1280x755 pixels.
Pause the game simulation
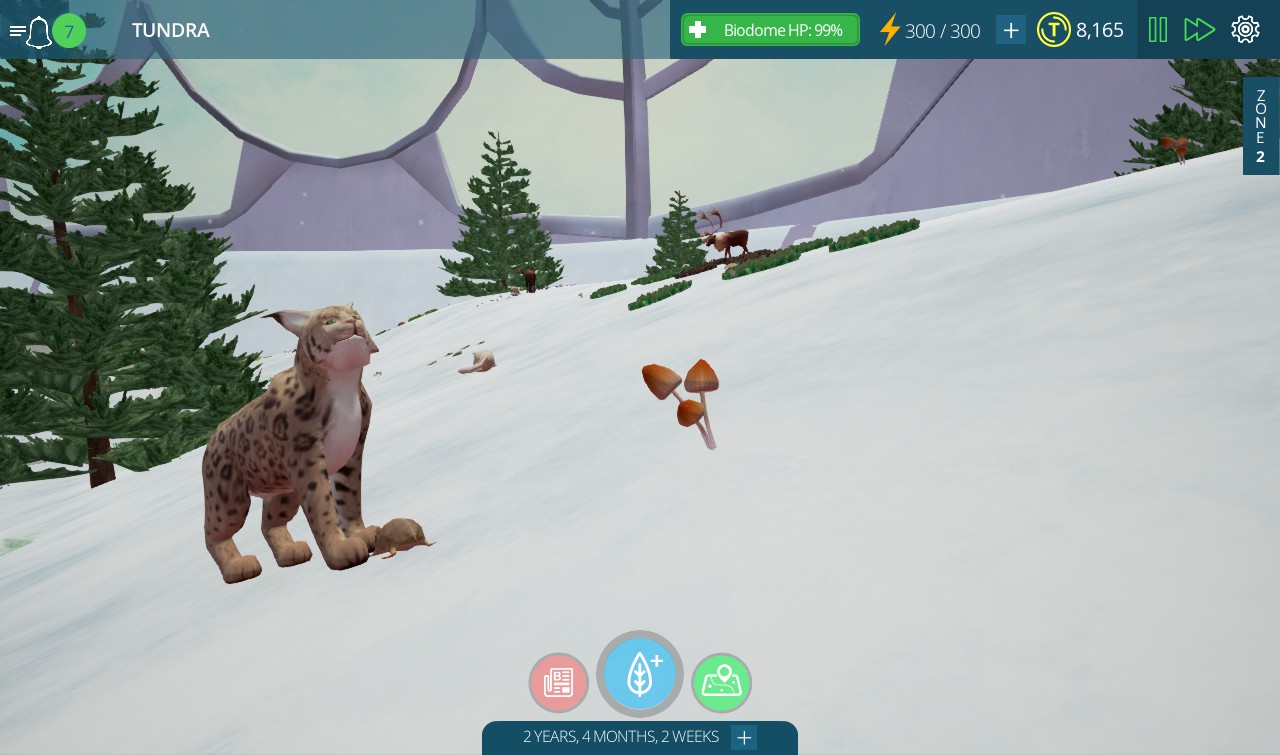click(x=1157, y=29)
